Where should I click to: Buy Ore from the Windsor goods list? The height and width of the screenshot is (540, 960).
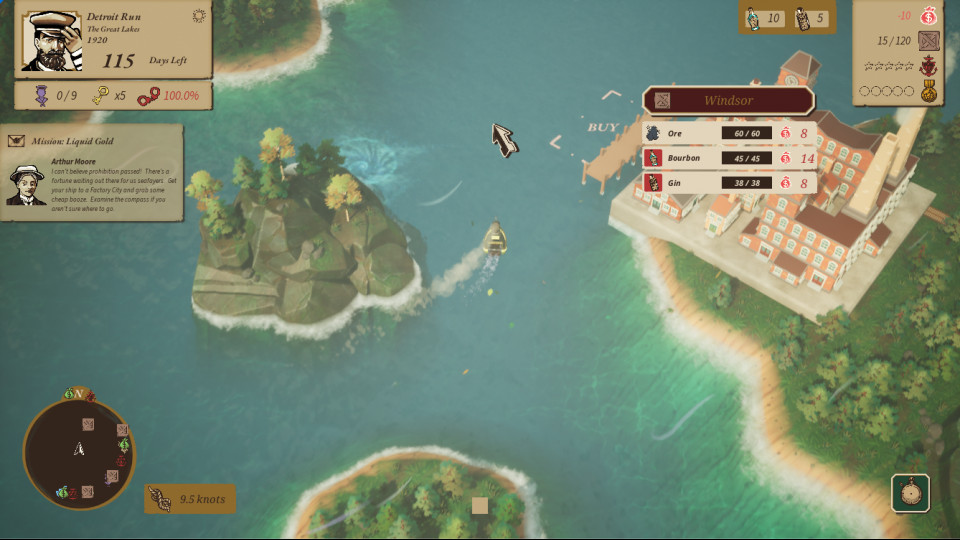(729, 133)
